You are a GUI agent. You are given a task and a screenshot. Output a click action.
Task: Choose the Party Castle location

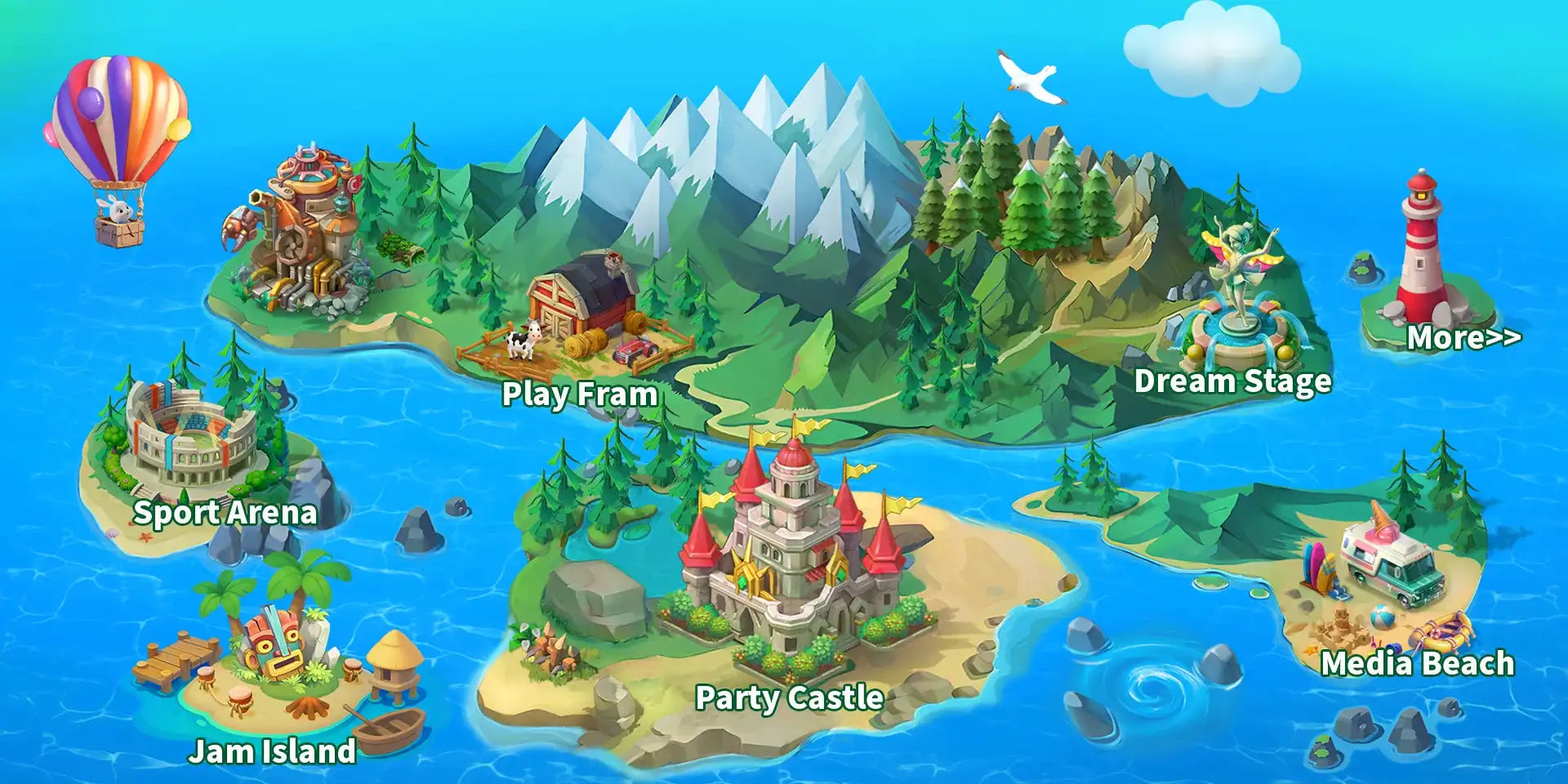pos(789,697)
